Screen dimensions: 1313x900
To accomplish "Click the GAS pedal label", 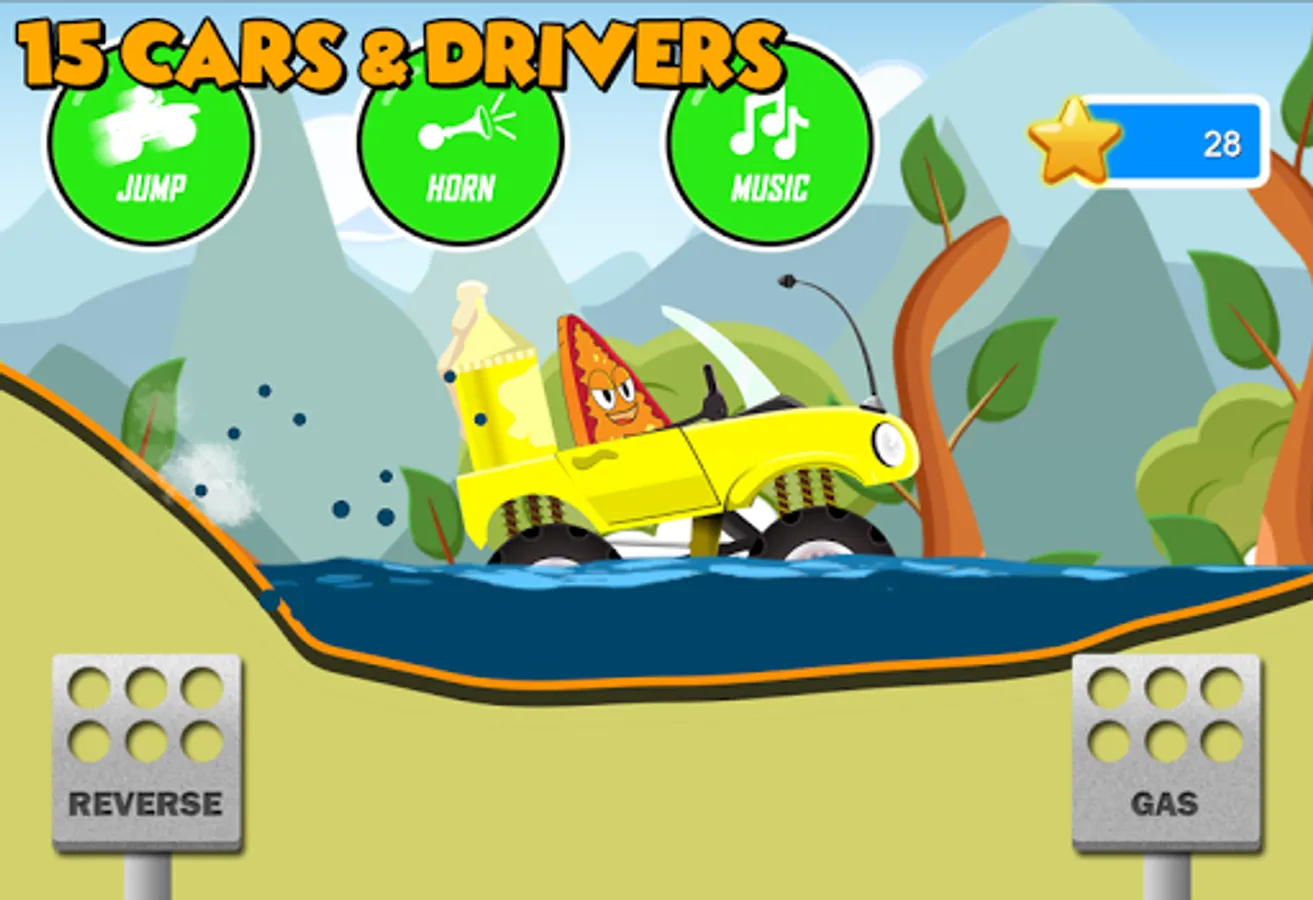I will pos(1163,801).
